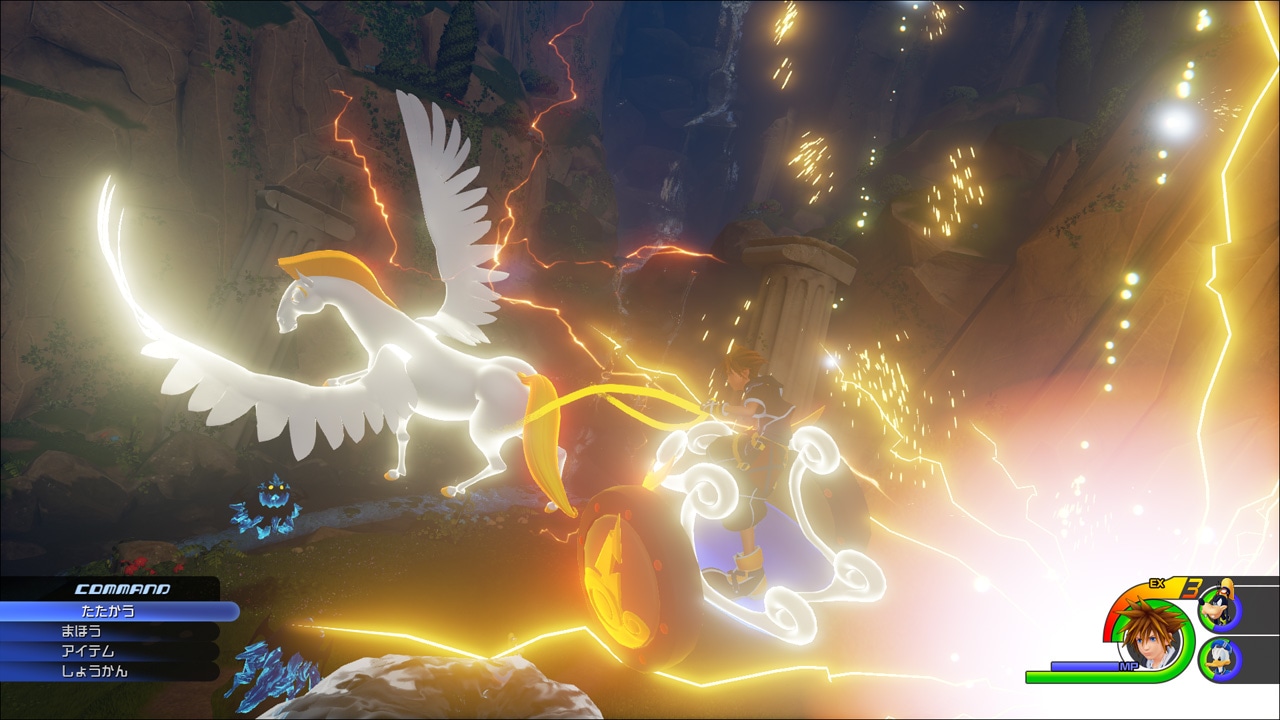The image size is (1280, 720).
Task: Select Donald's party portrait
Action: 1220,659
